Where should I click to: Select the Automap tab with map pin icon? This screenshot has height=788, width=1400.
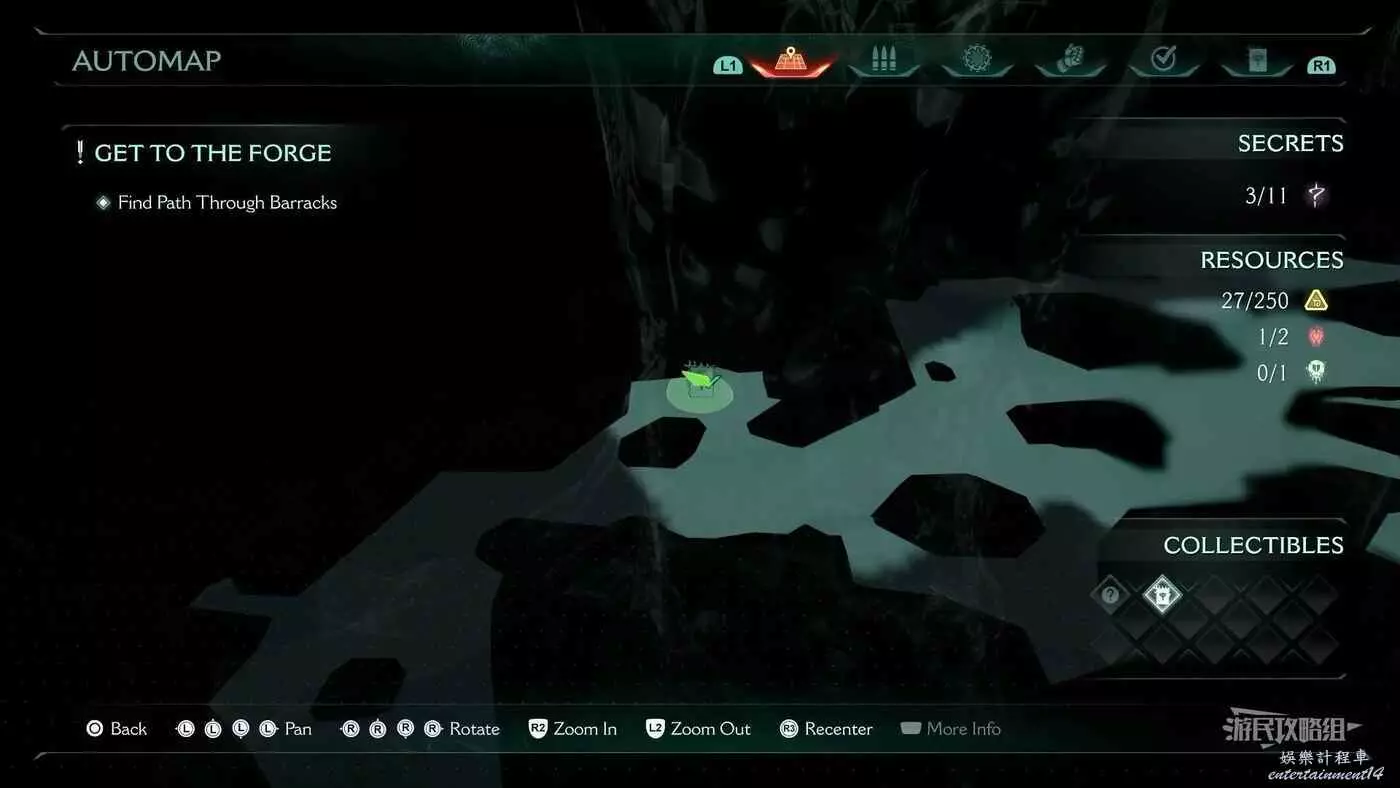pyautogui.click(x=790, y=59)
